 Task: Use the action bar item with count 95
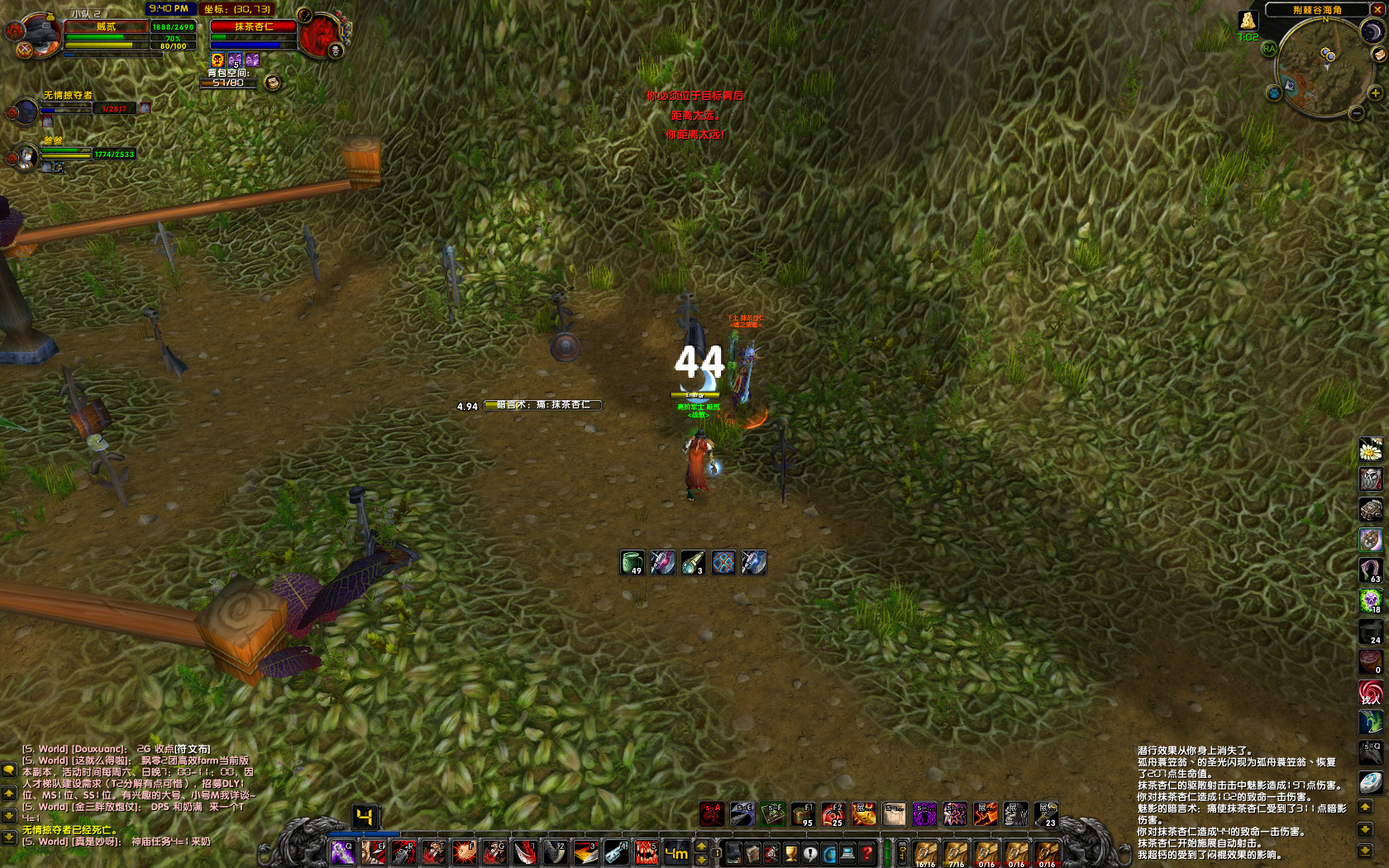pos(802,814)
